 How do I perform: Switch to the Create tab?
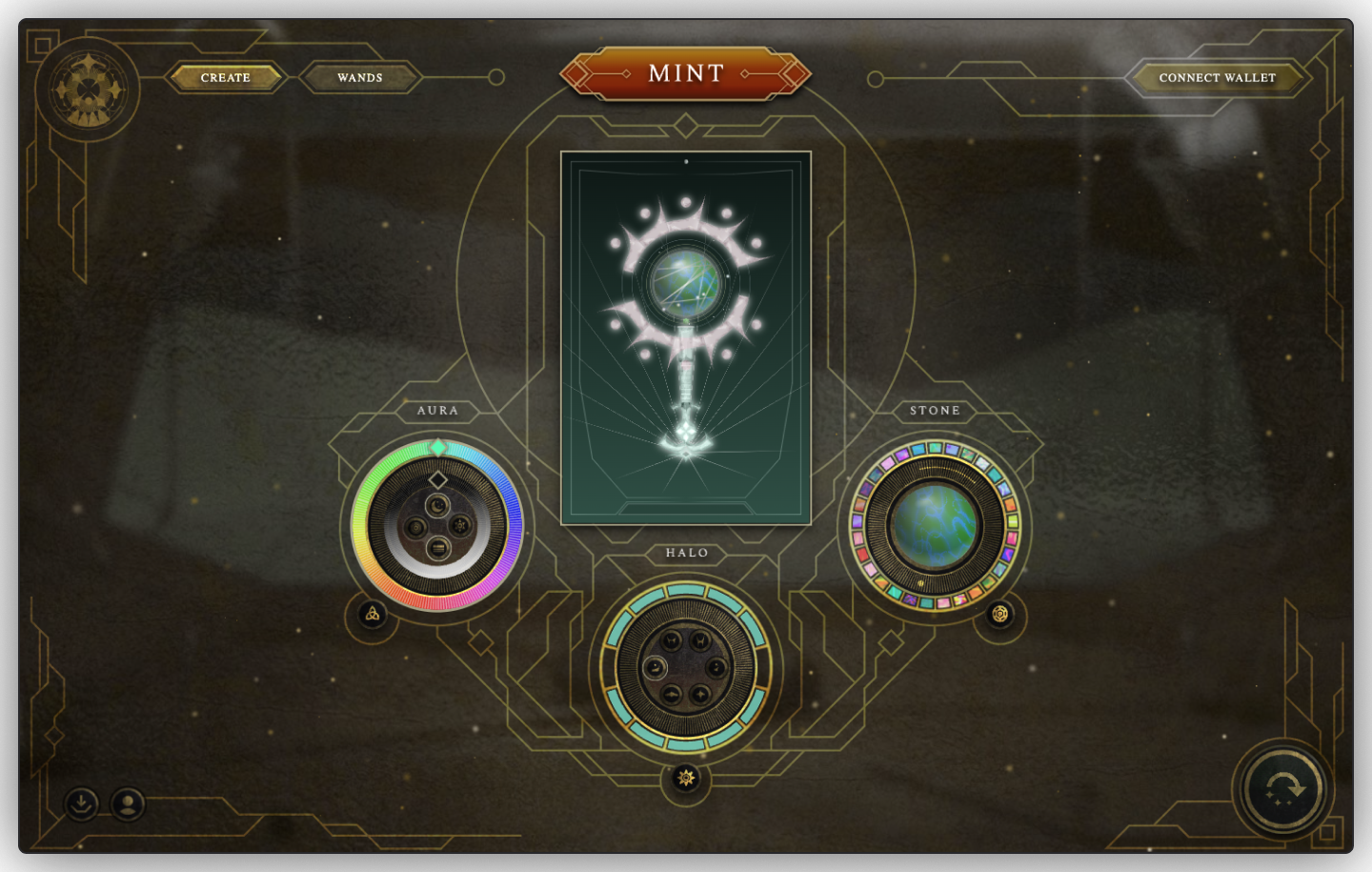click(226, 77)
